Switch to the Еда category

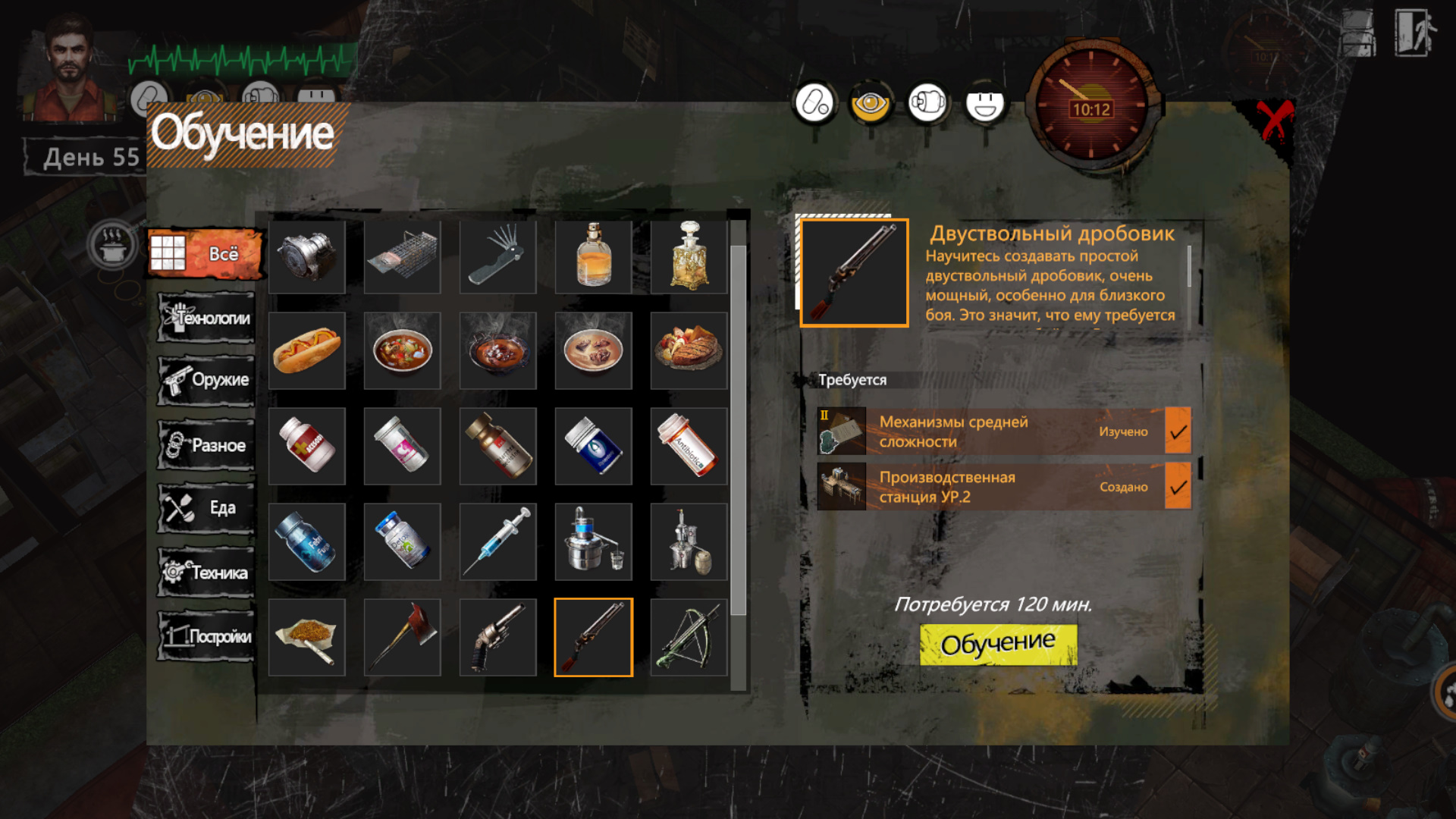(x=206, y=508)
